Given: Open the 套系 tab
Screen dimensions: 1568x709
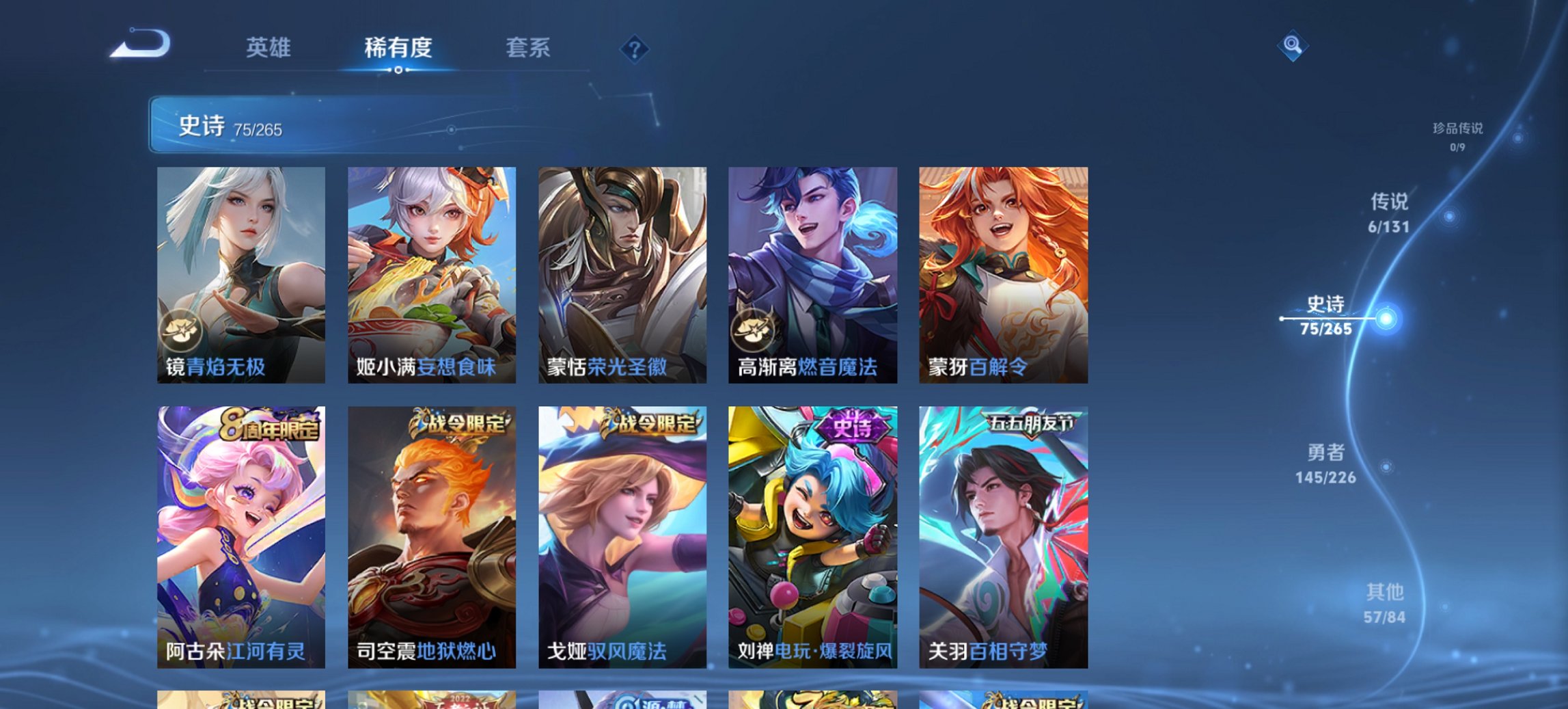Looking at the screenshot, I should [528, 49].
